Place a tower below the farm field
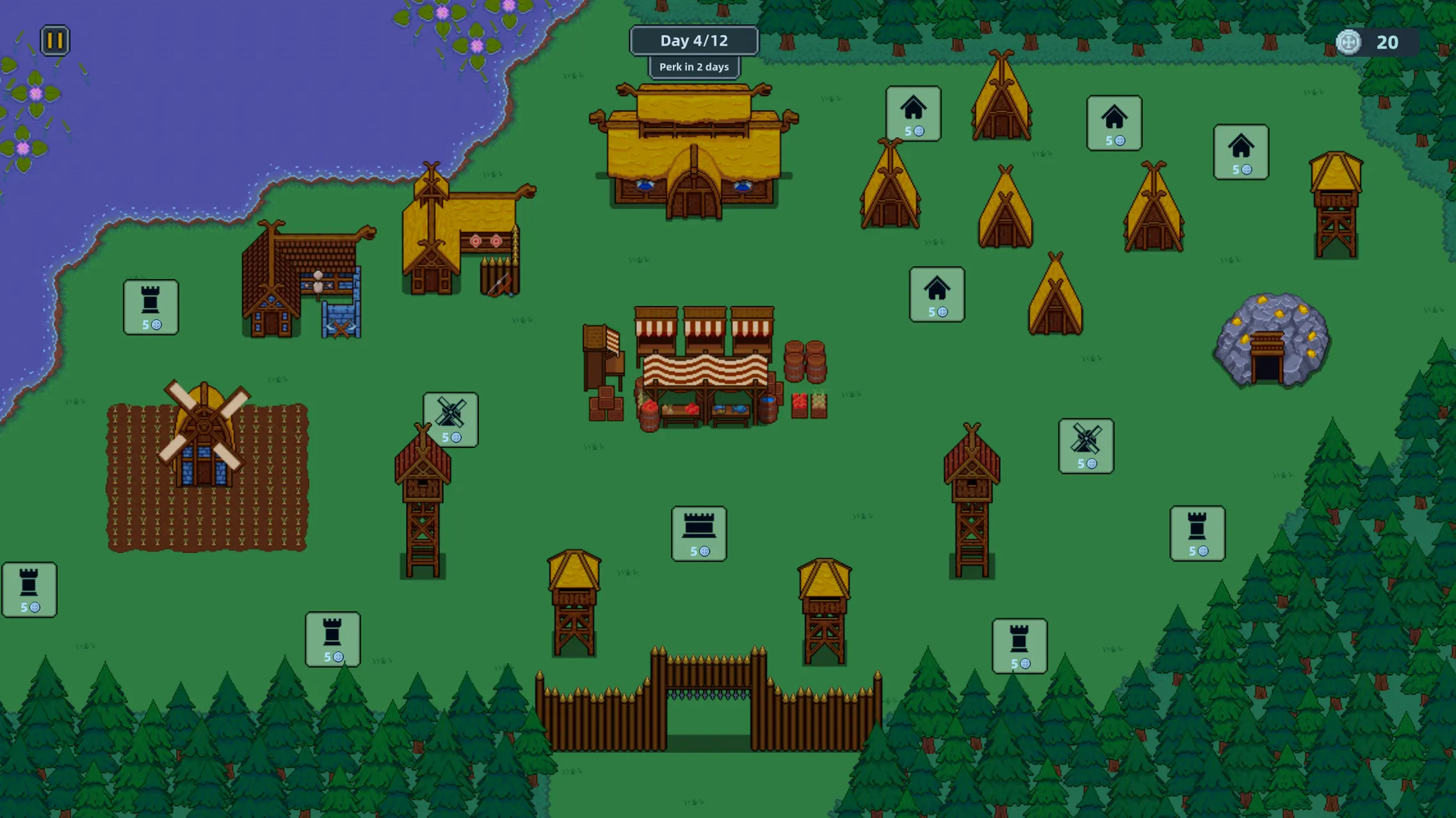This screenshot has height=818, width=1456. [x=333, y=640]
